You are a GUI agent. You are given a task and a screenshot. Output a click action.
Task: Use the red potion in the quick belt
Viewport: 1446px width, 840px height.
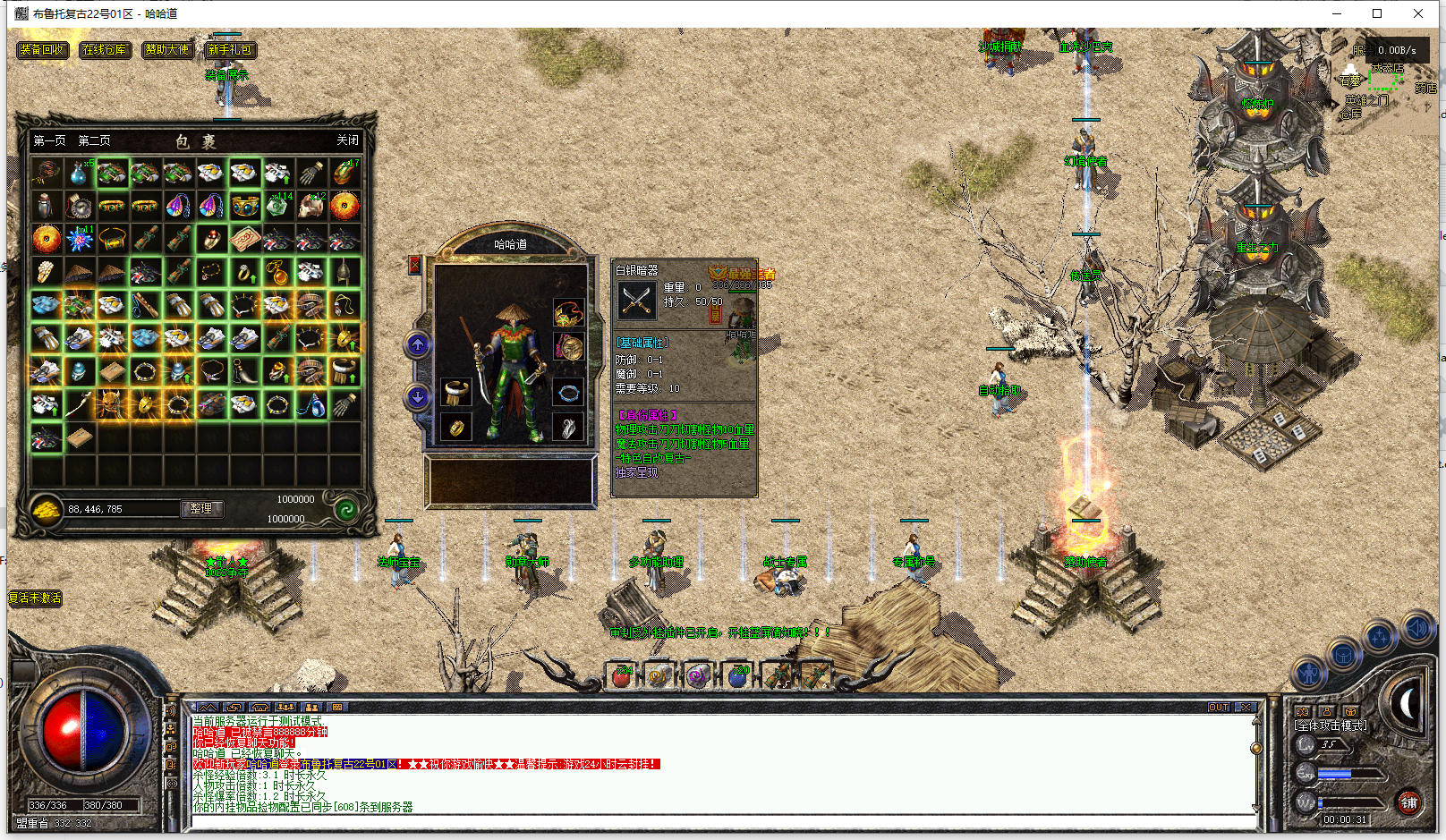pyautogui.click(x=622, y=676)
